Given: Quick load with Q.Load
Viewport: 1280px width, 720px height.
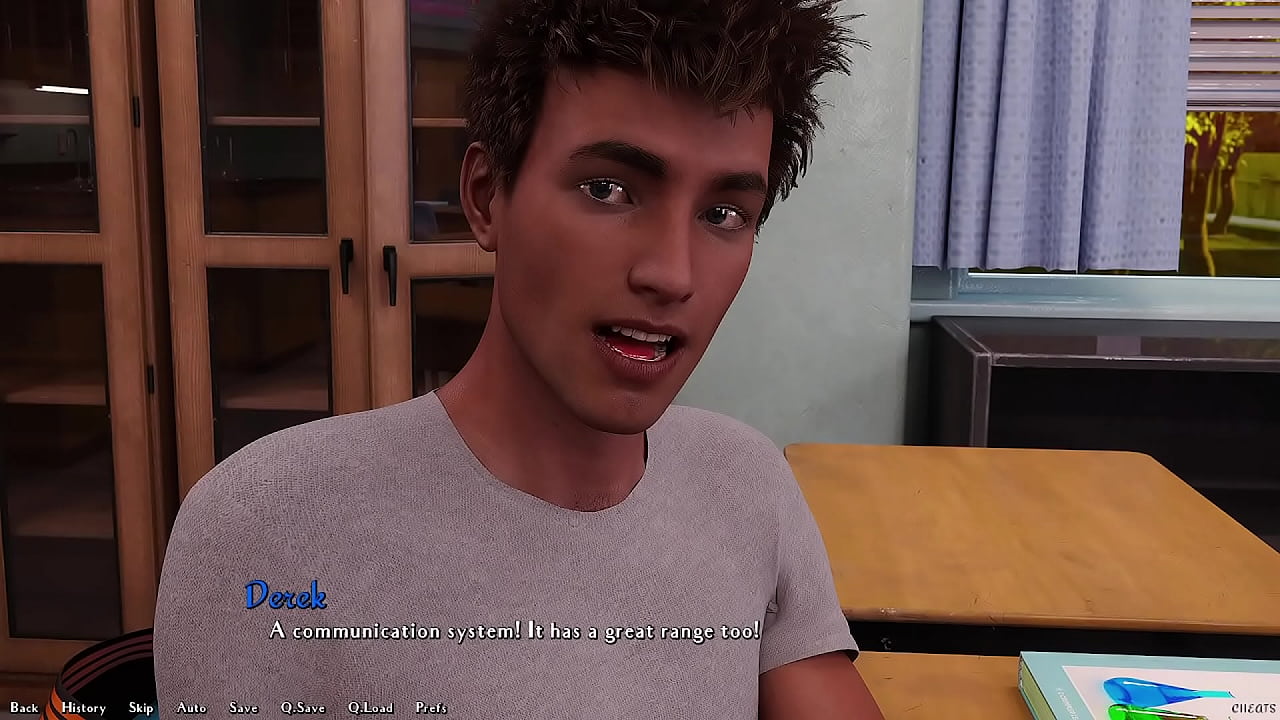Looking at the screenshot, I should (x=370, y=707).
